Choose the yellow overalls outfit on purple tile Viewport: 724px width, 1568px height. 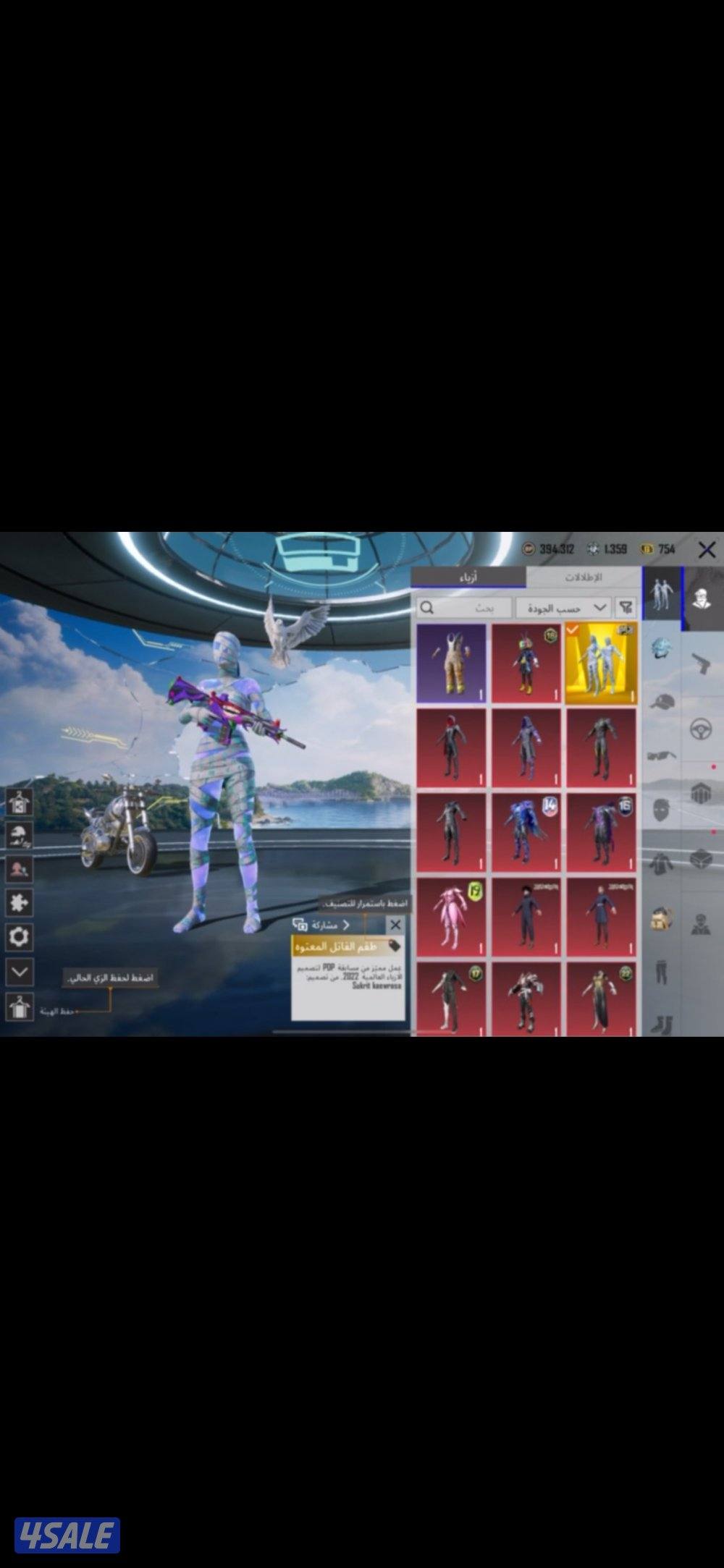(452, 663)
